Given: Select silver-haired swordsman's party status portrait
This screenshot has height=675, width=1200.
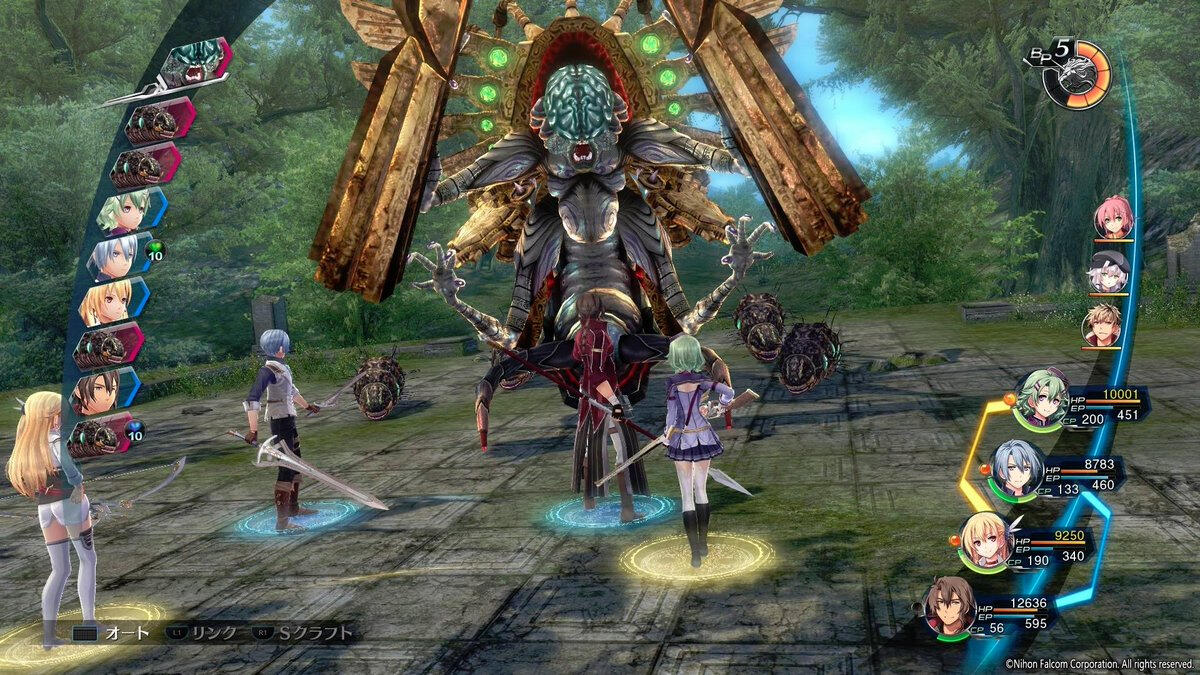Looking at the screenshot, I should click(x=1016, y=469).
